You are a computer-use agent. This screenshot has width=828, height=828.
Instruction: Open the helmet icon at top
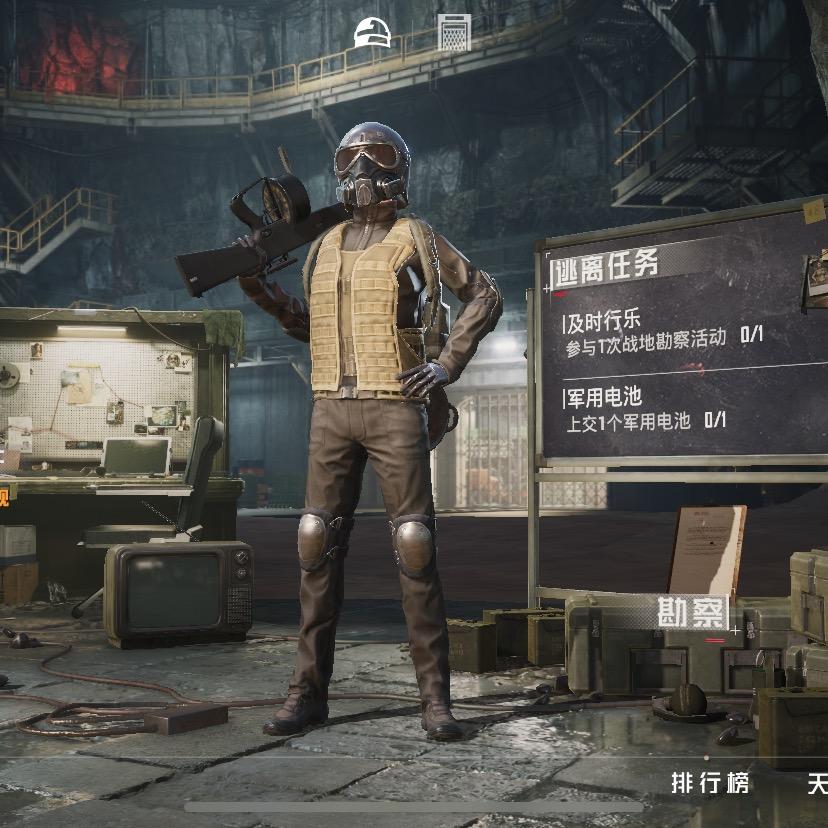(371, 33)
